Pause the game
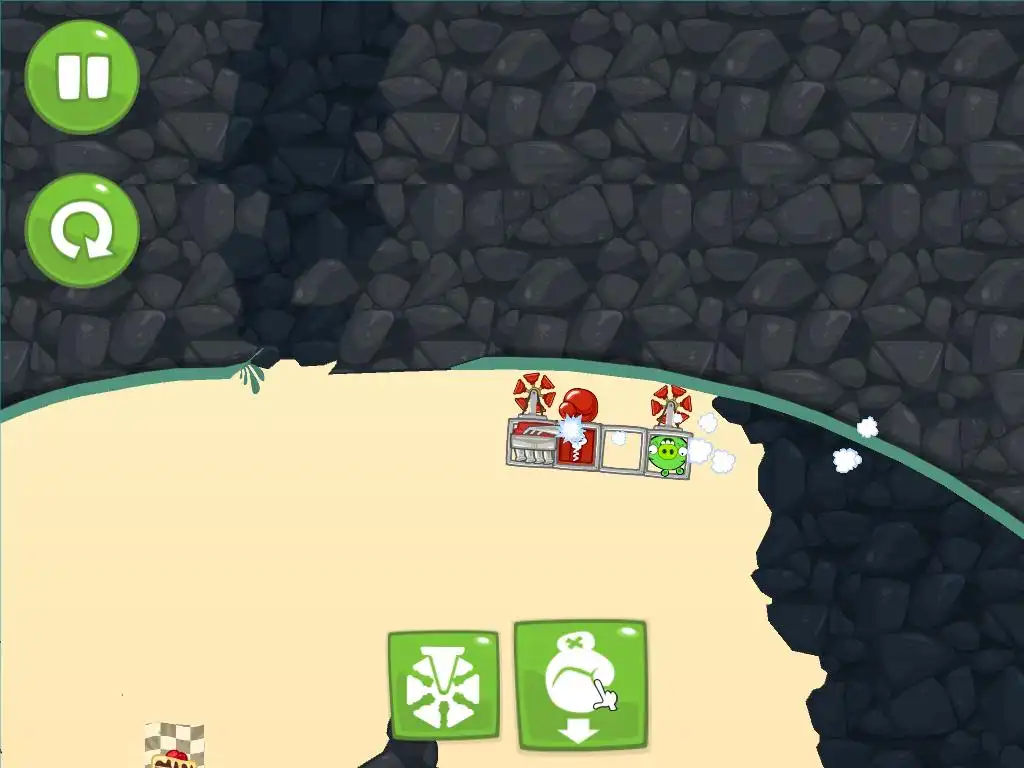This screenshot has width=1024, height=768. point(82,77)
